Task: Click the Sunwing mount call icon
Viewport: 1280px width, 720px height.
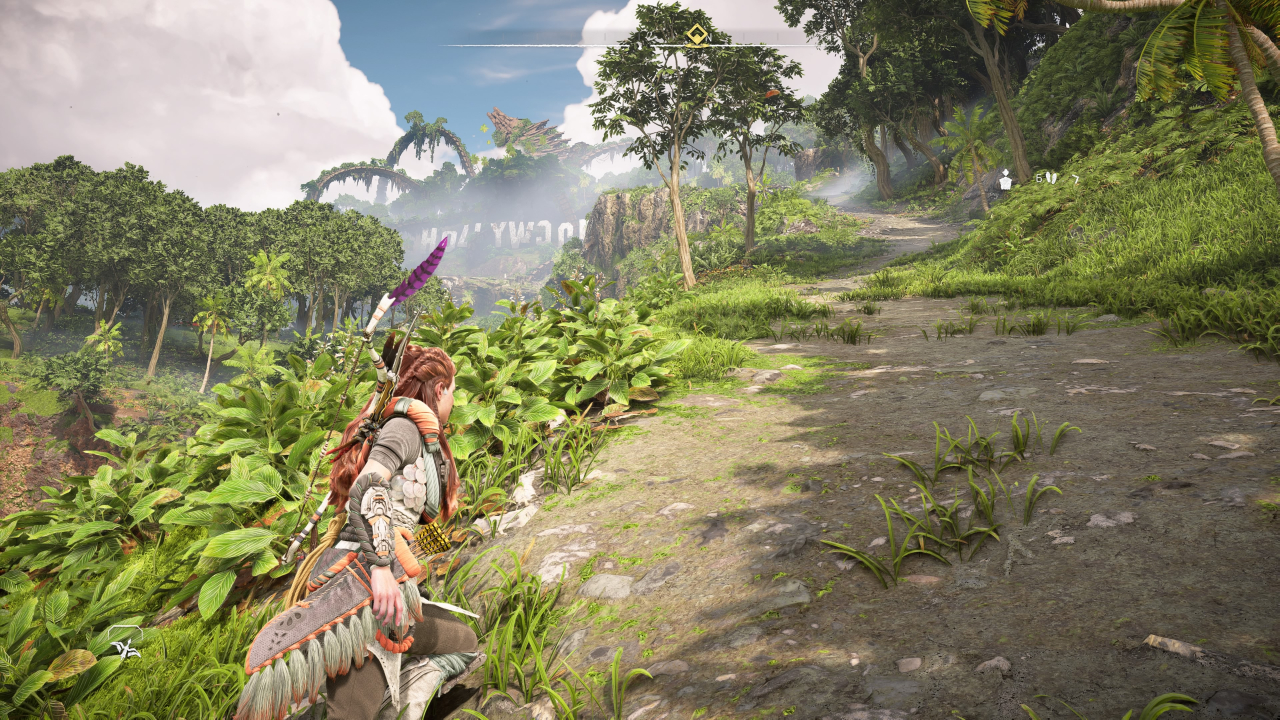Action: tap(127, 649)
